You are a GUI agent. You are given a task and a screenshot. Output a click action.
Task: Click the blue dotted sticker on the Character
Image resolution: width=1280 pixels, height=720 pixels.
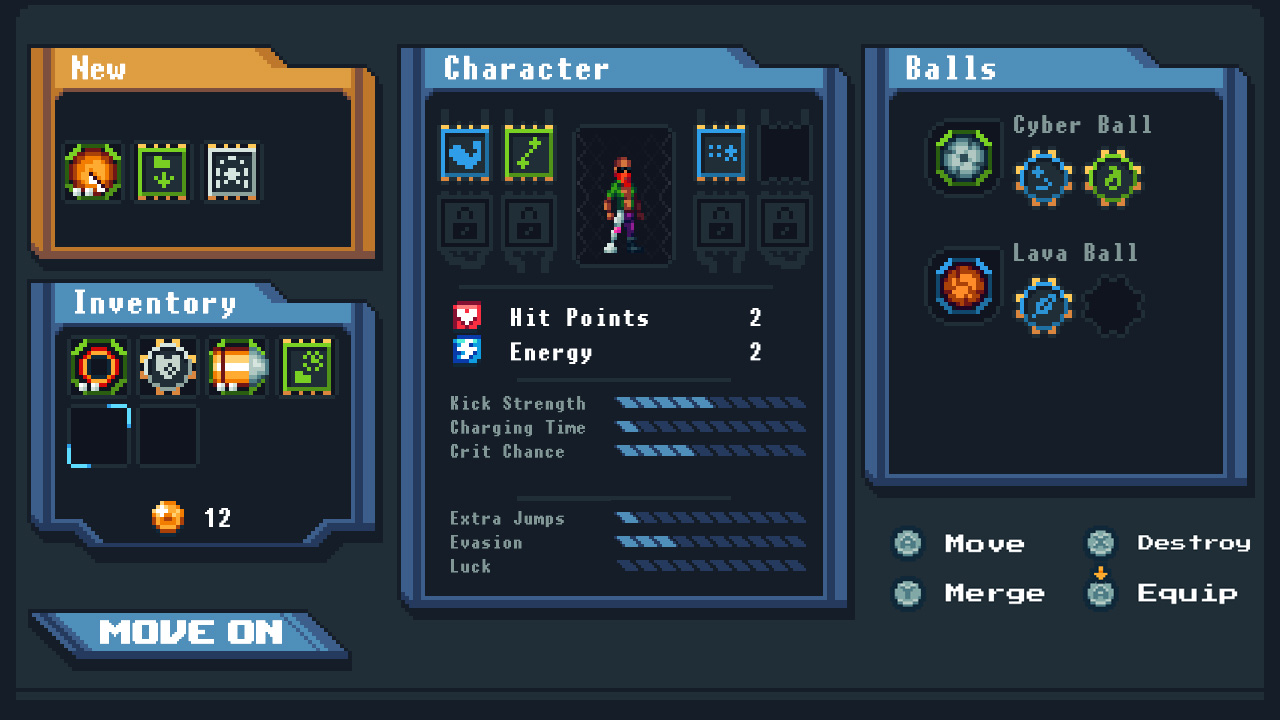tap(720, 153)
